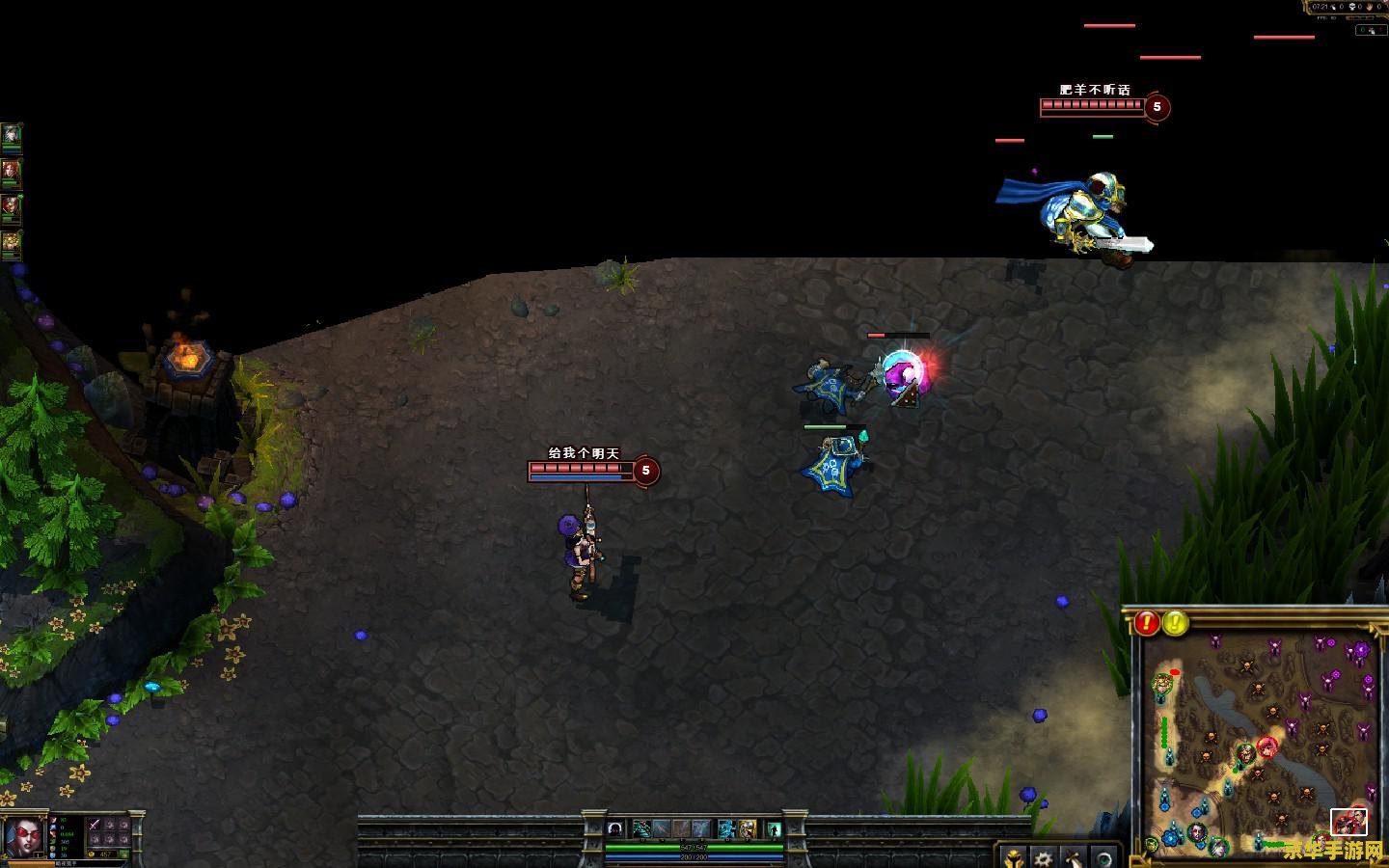This screenshot has width=1389, height=868.
Task: Open the gear settings button
Action: pos(1043,857)
